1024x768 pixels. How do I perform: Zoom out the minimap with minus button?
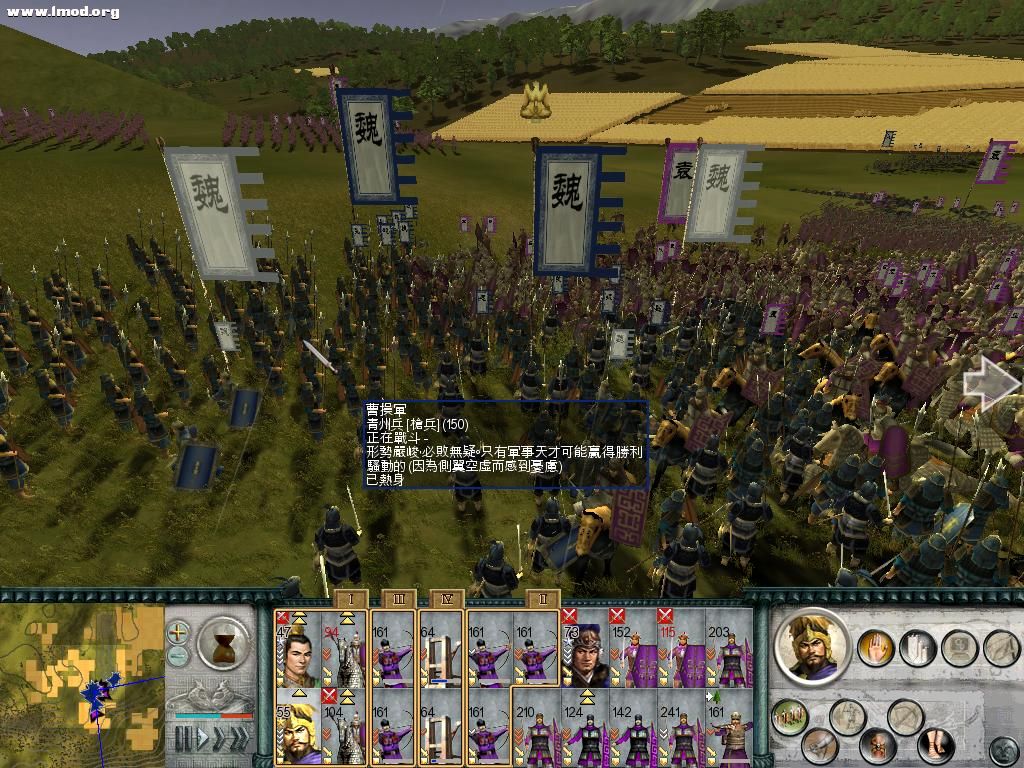point(178,655)
